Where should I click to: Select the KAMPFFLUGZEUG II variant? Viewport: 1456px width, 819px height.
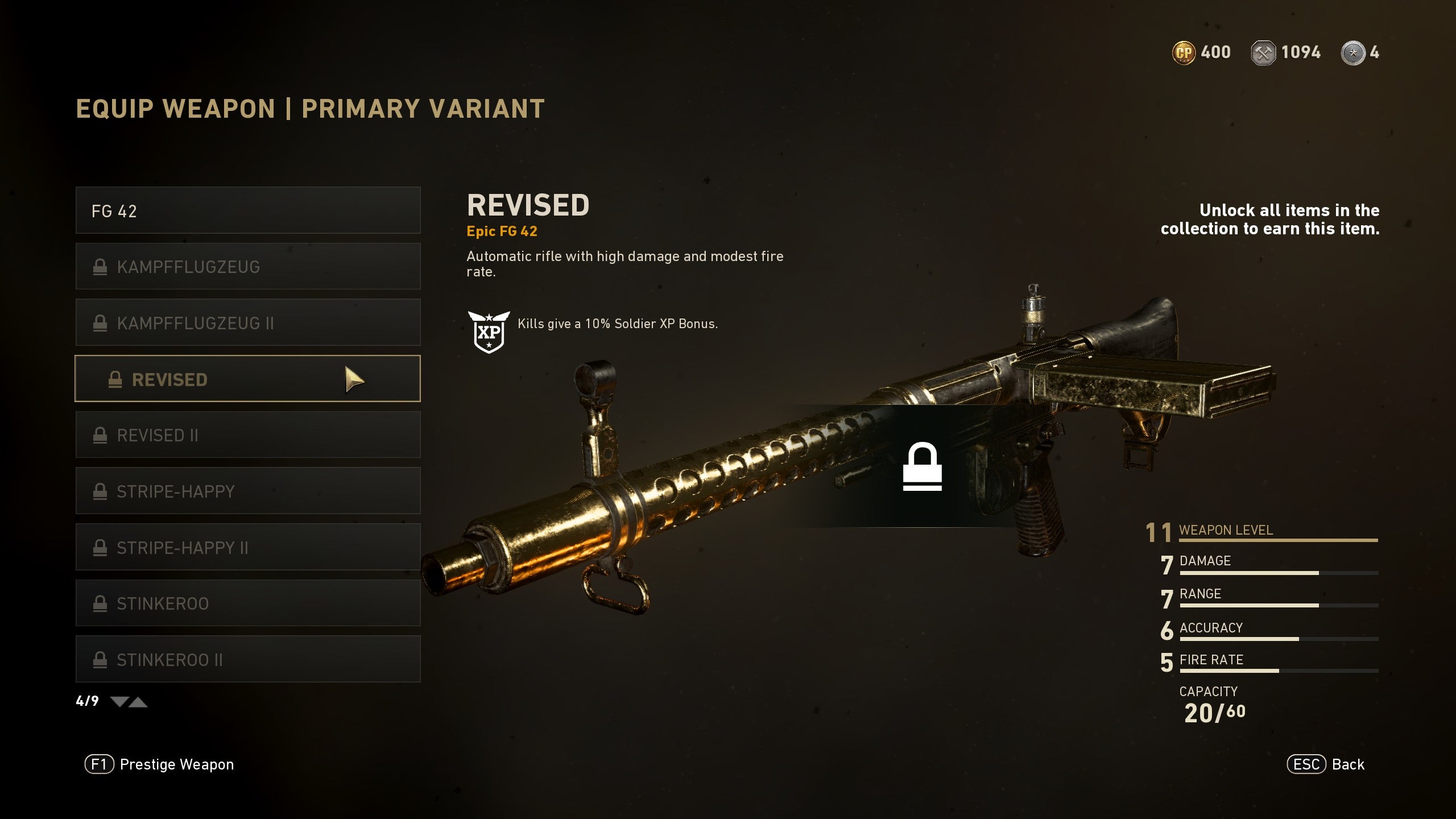coord(247,322)
